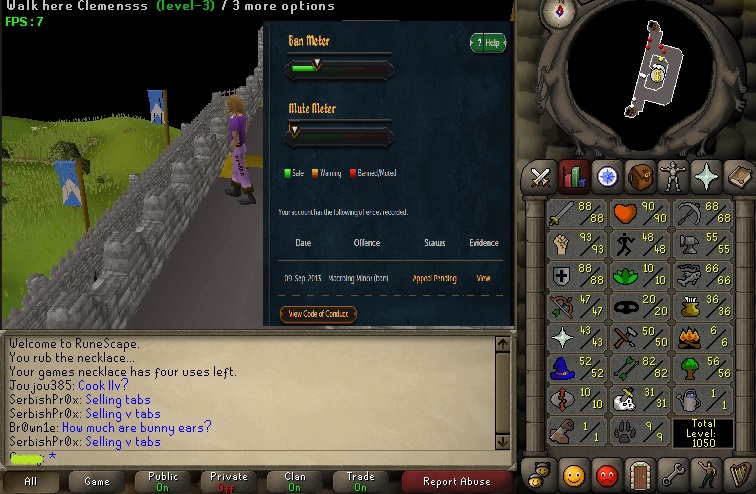Switch chat to the Game tab
The width and height of the screenshot is (756, 494).
pyautogui.click(x=97, y=481)
